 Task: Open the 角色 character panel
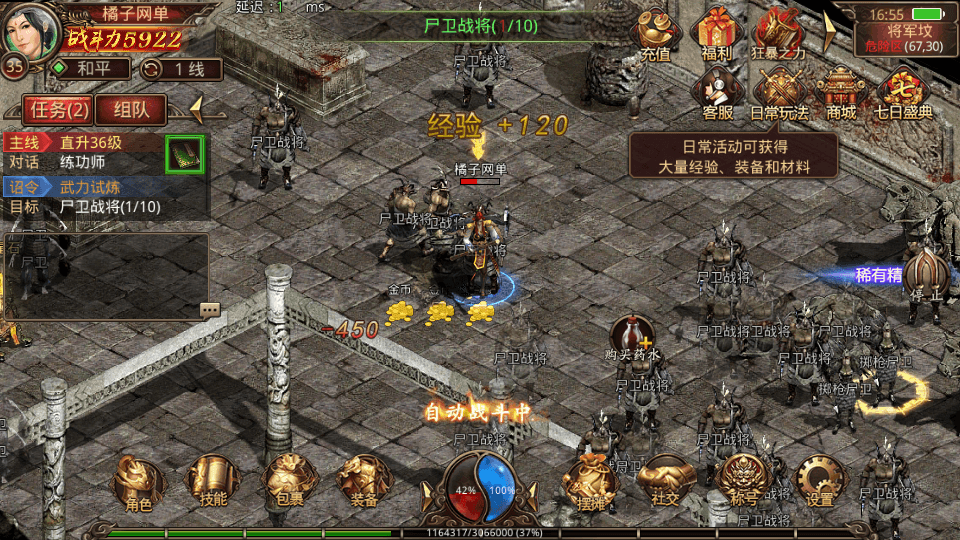[139, 482]
